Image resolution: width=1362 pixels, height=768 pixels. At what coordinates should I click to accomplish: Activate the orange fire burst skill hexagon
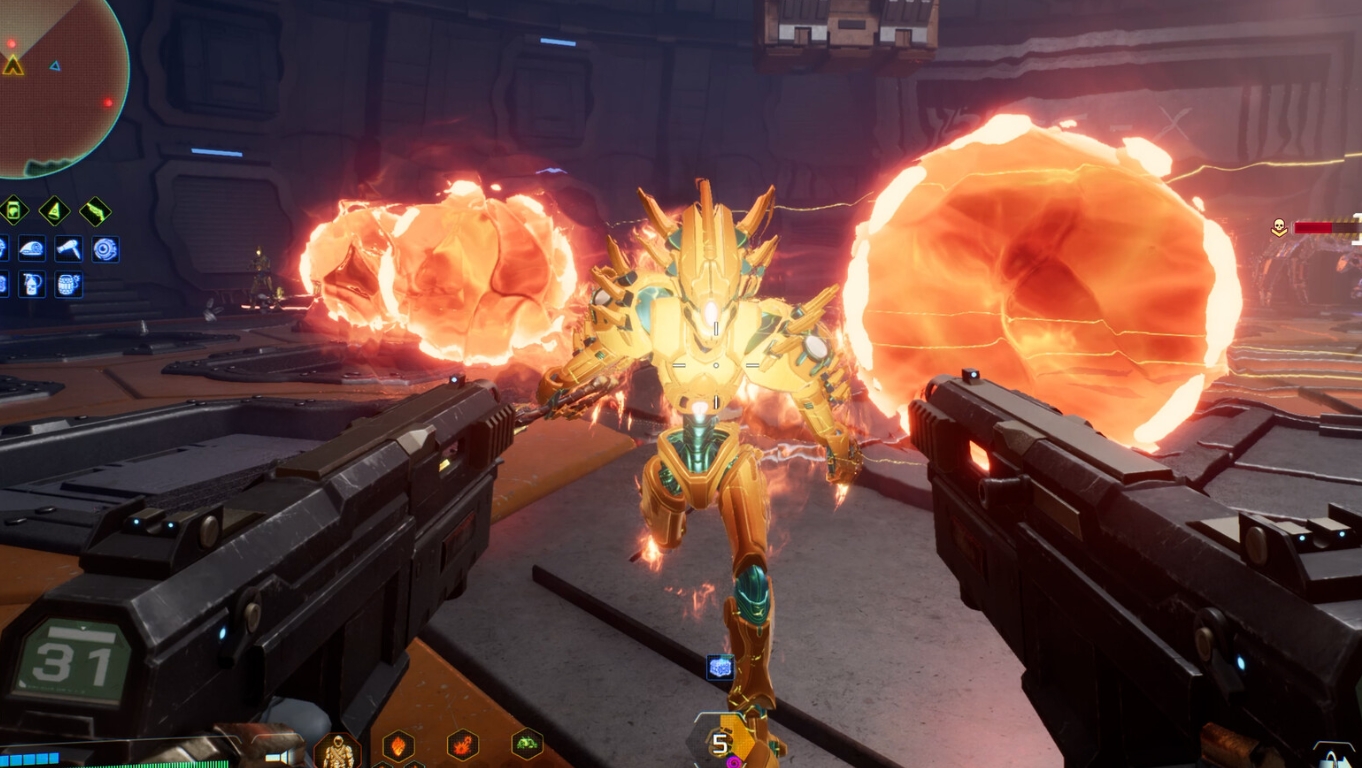click(462, 745)
